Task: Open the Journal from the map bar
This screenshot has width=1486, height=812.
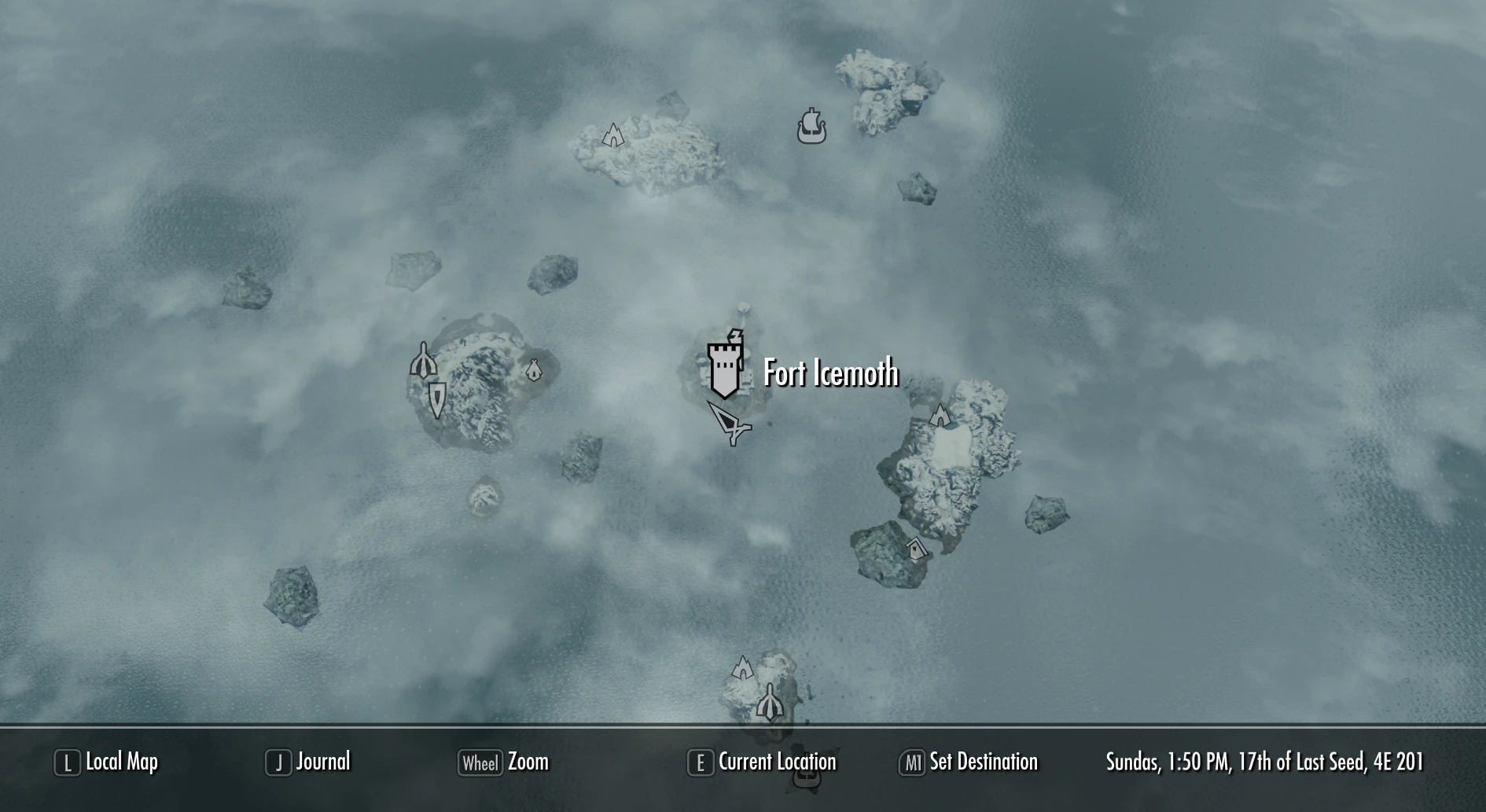Action: (x=308, y=762)
